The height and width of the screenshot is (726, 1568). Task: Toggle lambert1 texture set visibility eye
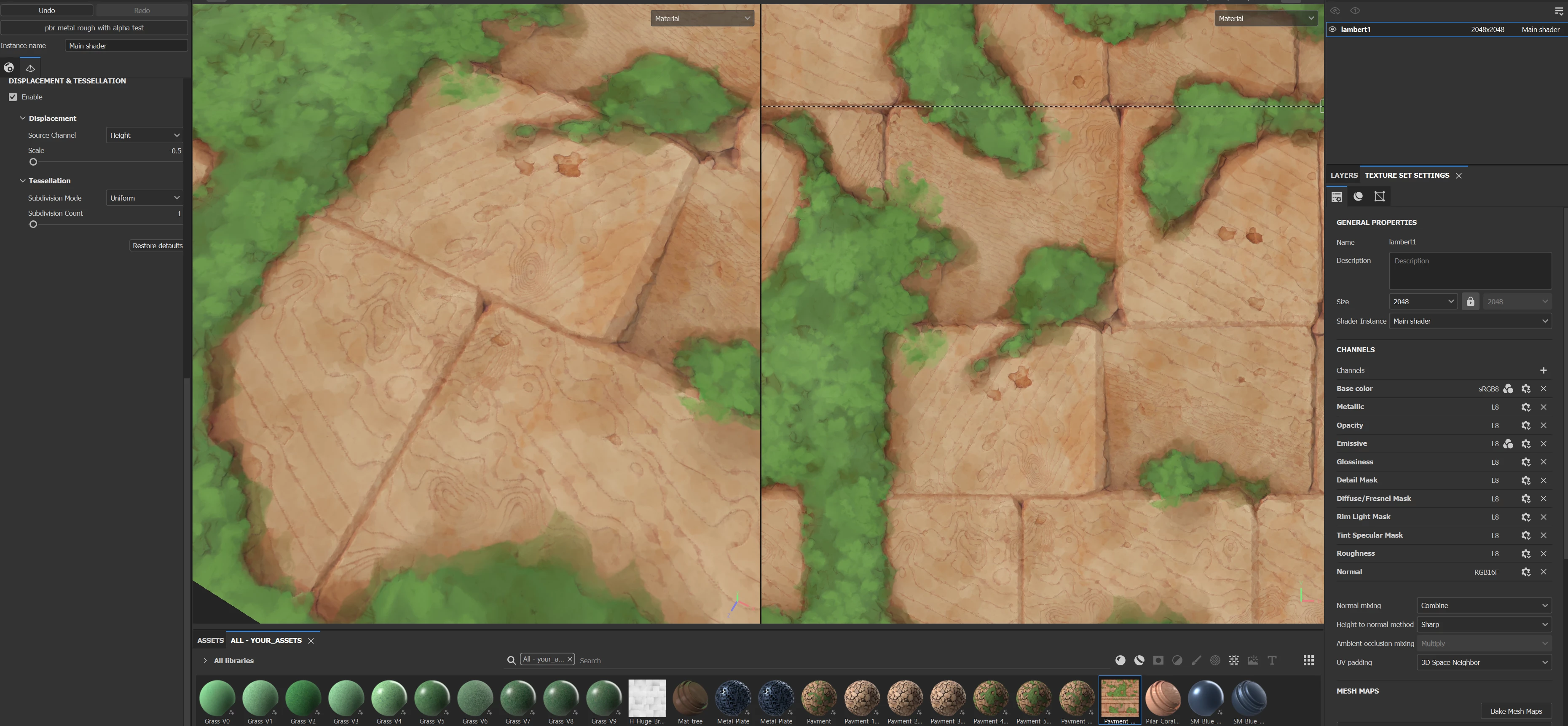pos(1332,29)
